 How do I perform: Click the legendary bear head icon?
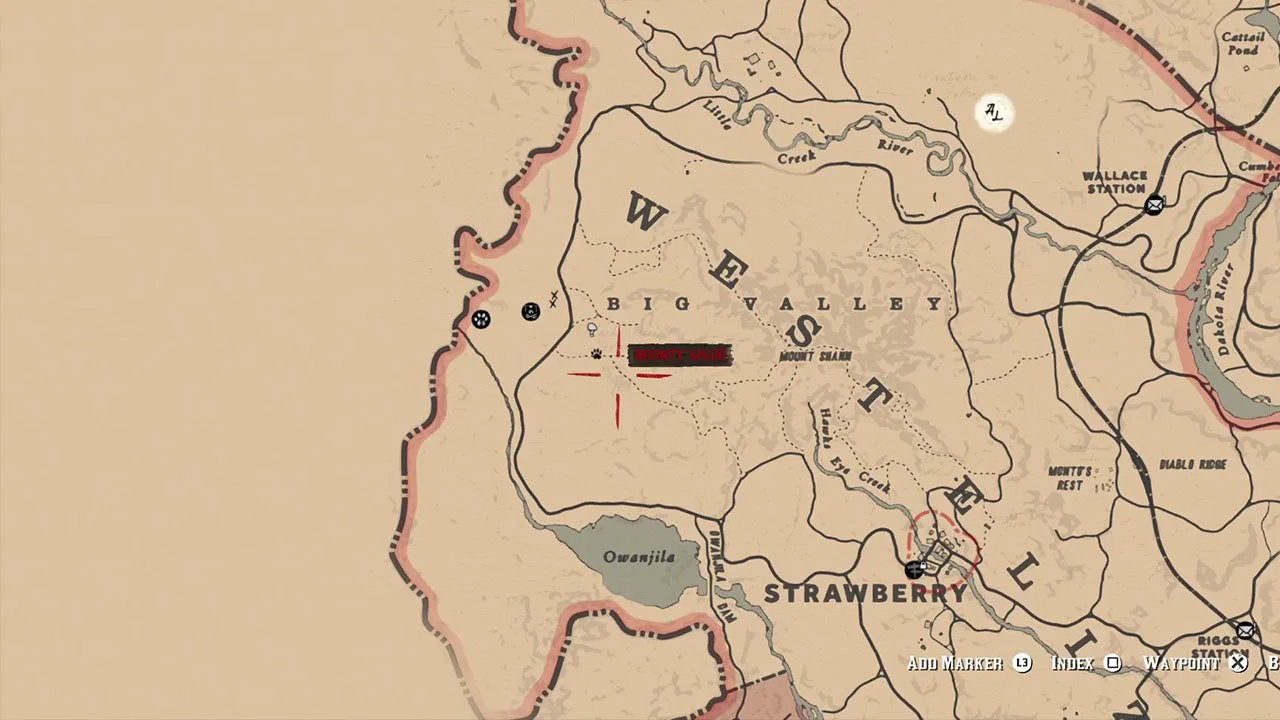pyautogui.click(x=530, y=311)
